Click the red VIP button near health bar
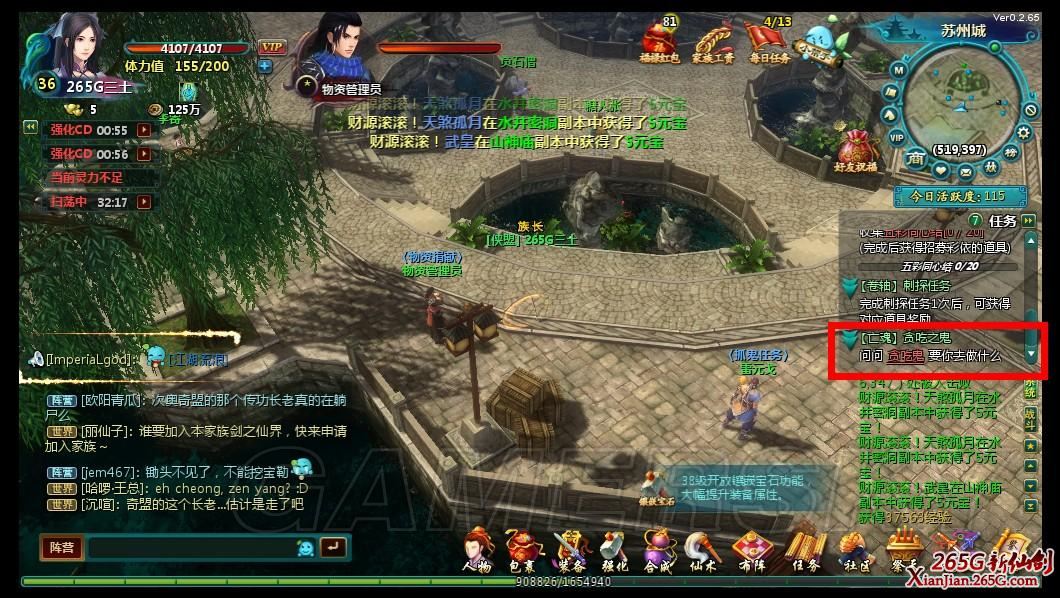The width and height of the screenshot is (1060, 598). (x=270, y=47)
